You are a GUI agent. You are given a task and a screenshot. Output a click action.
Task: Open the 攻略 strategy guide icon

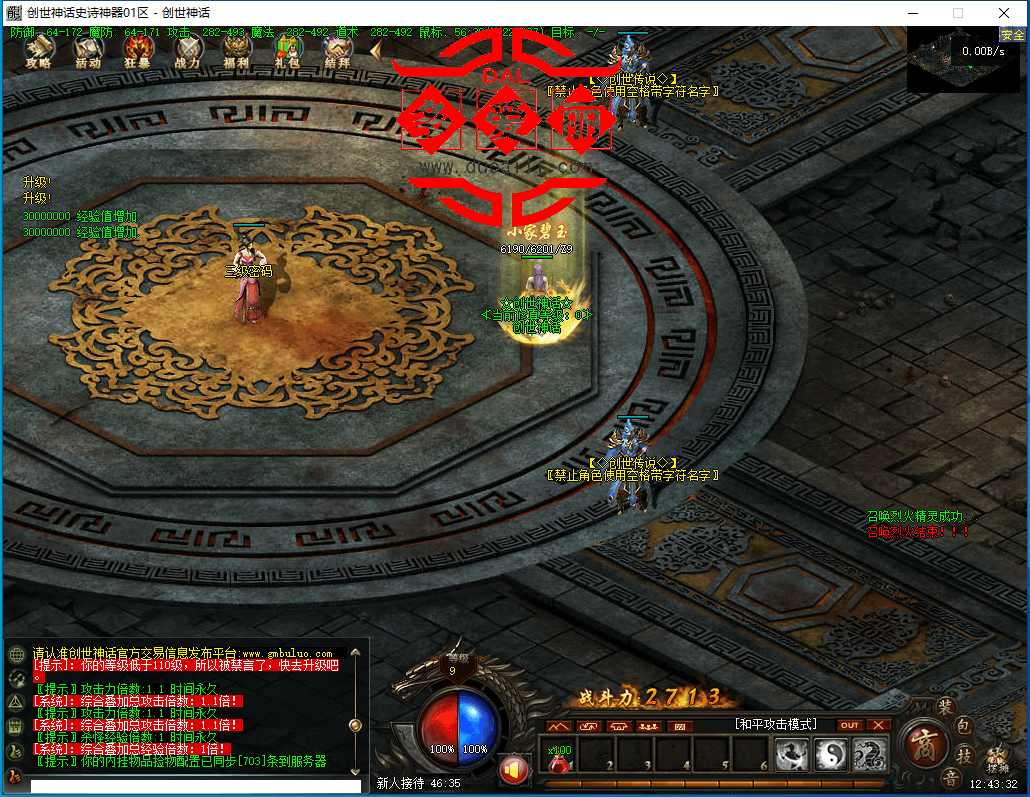pyautogui.click(x=38, y=51)
